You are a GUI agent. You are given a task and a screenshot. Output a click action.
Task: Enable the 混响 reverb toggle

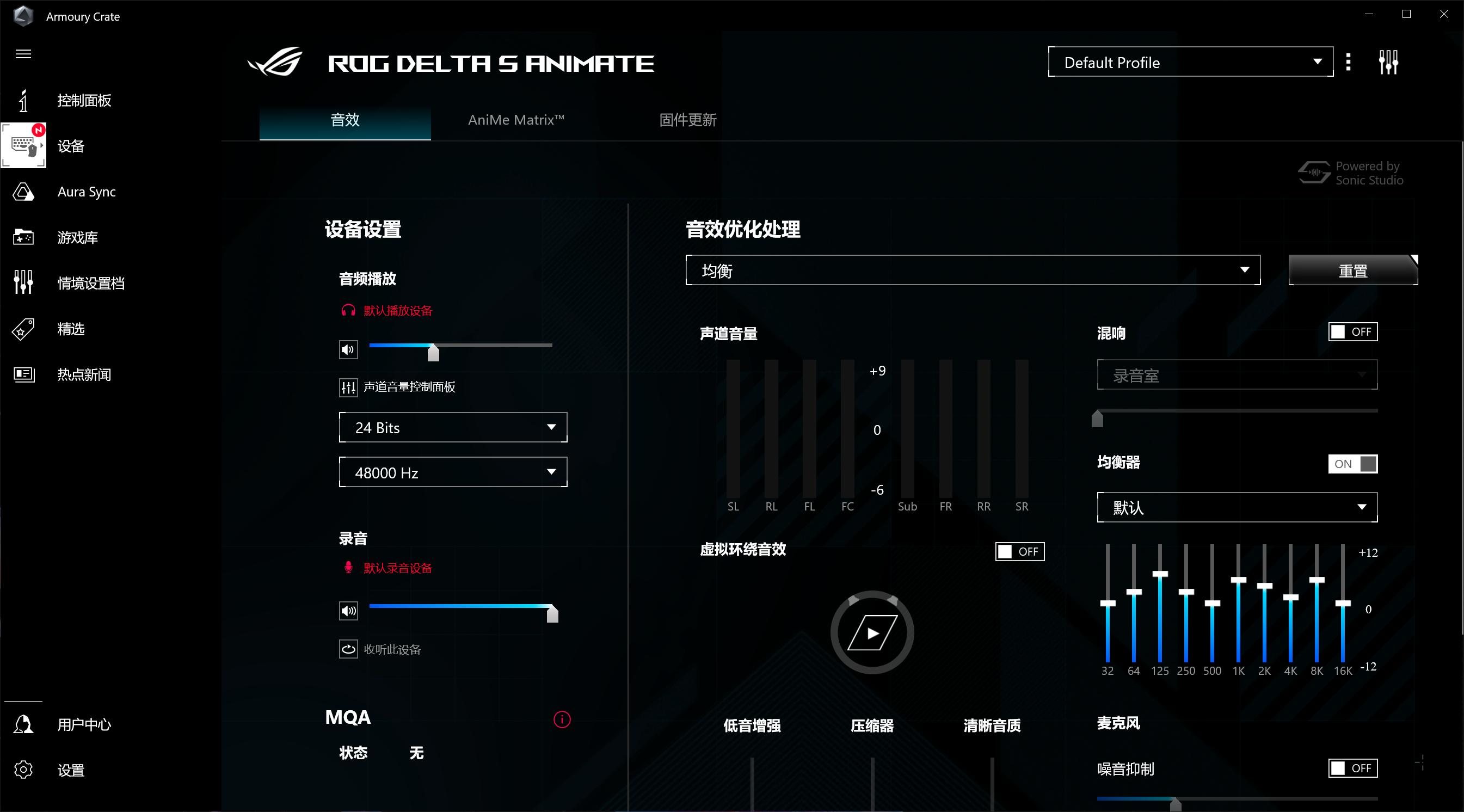1353,331
